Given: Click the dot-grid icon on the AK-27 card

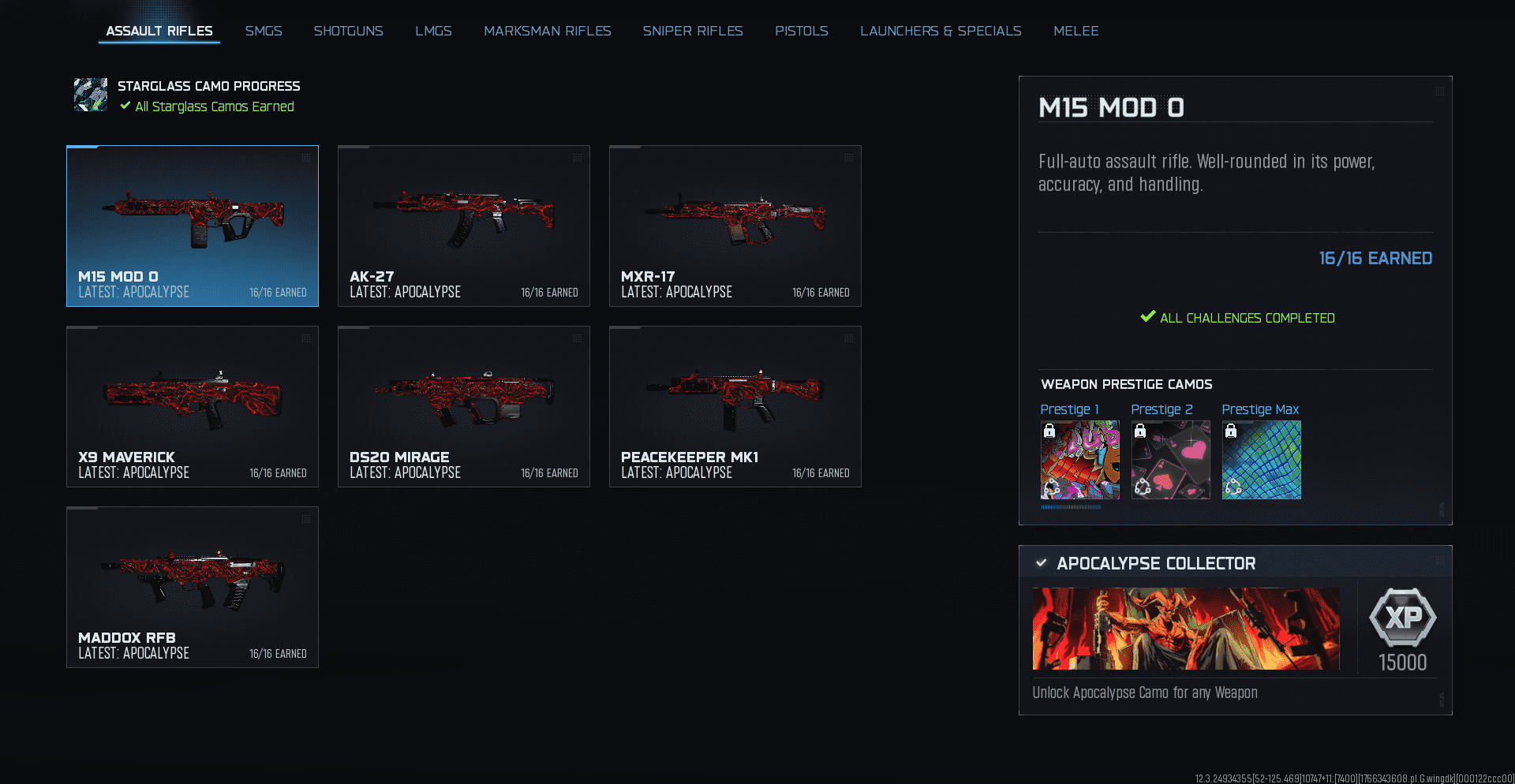Looking at the screenshot, I should click(x=577, y=158).
